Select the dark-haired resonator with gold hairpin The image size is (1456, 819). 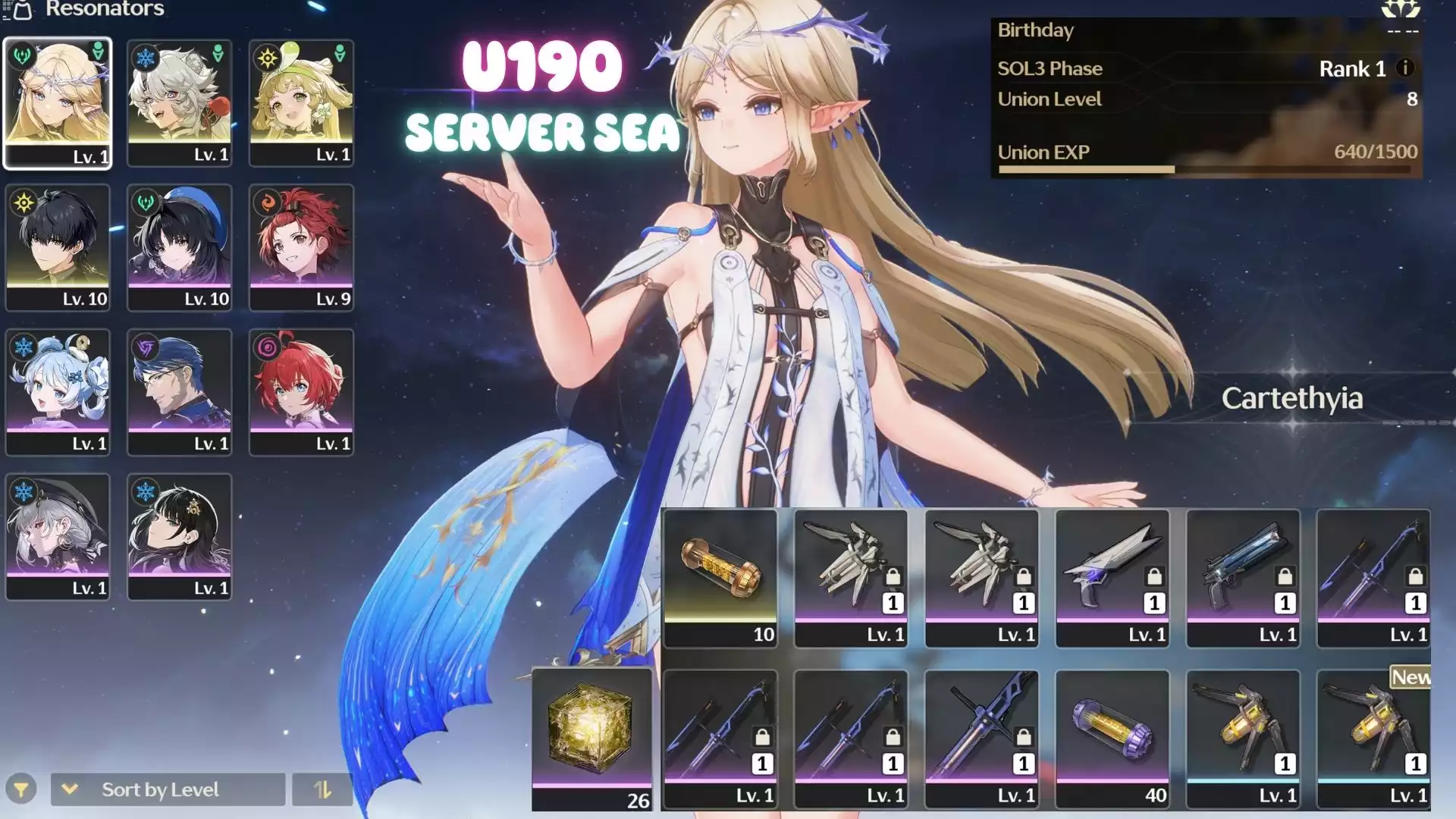pyautogui.click(x=180, y=537)
